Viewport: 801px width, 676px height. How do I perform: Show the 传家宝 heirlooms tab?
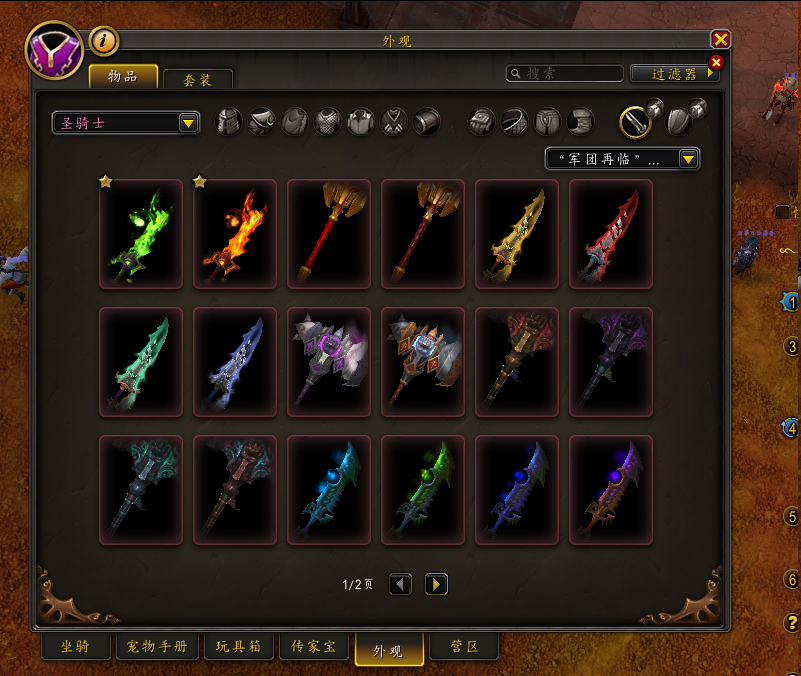pyautogui.click(x=313, y=647)
